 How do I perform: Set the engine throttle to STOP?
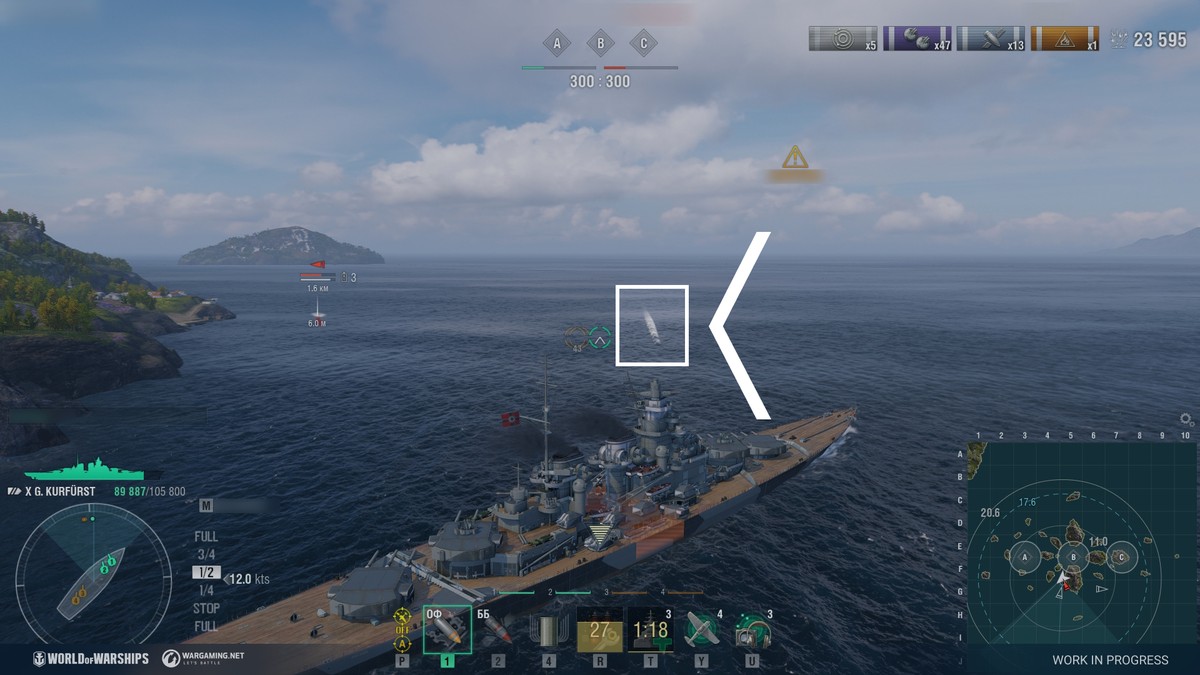click(x=206, y=608)
